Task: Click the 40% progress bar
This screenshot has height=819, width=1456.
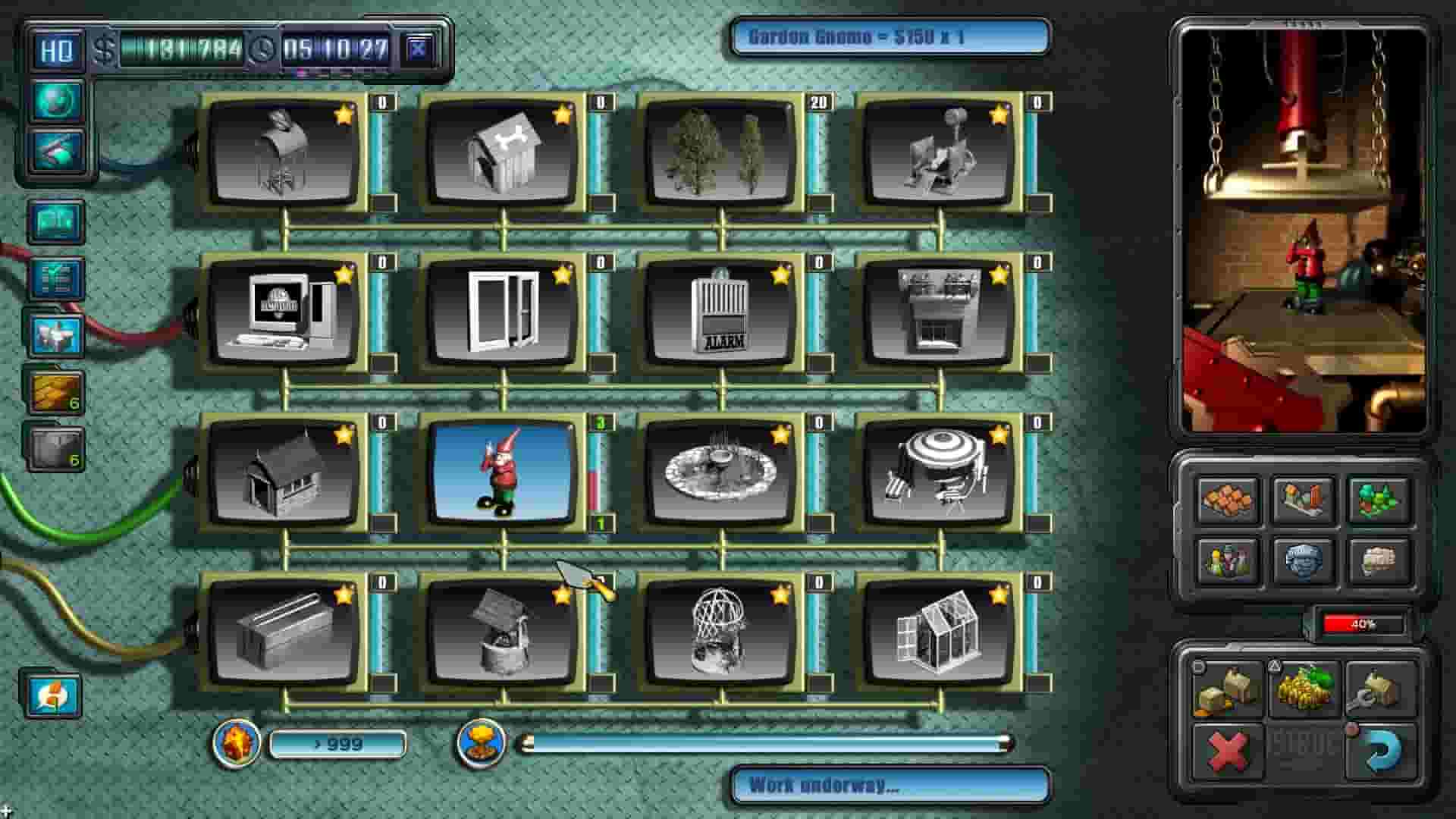Action: (1357, 624)
